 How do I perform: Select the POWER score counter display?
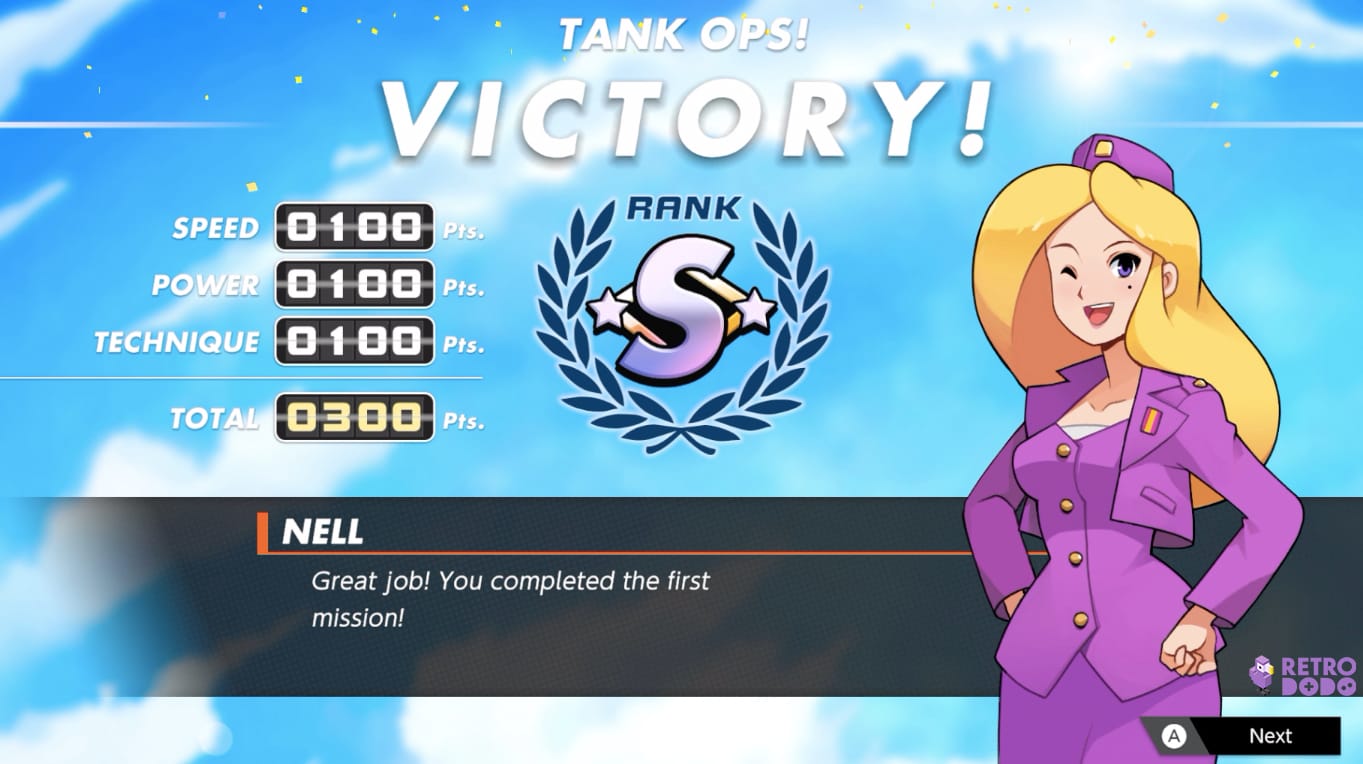tap(354, 285)
